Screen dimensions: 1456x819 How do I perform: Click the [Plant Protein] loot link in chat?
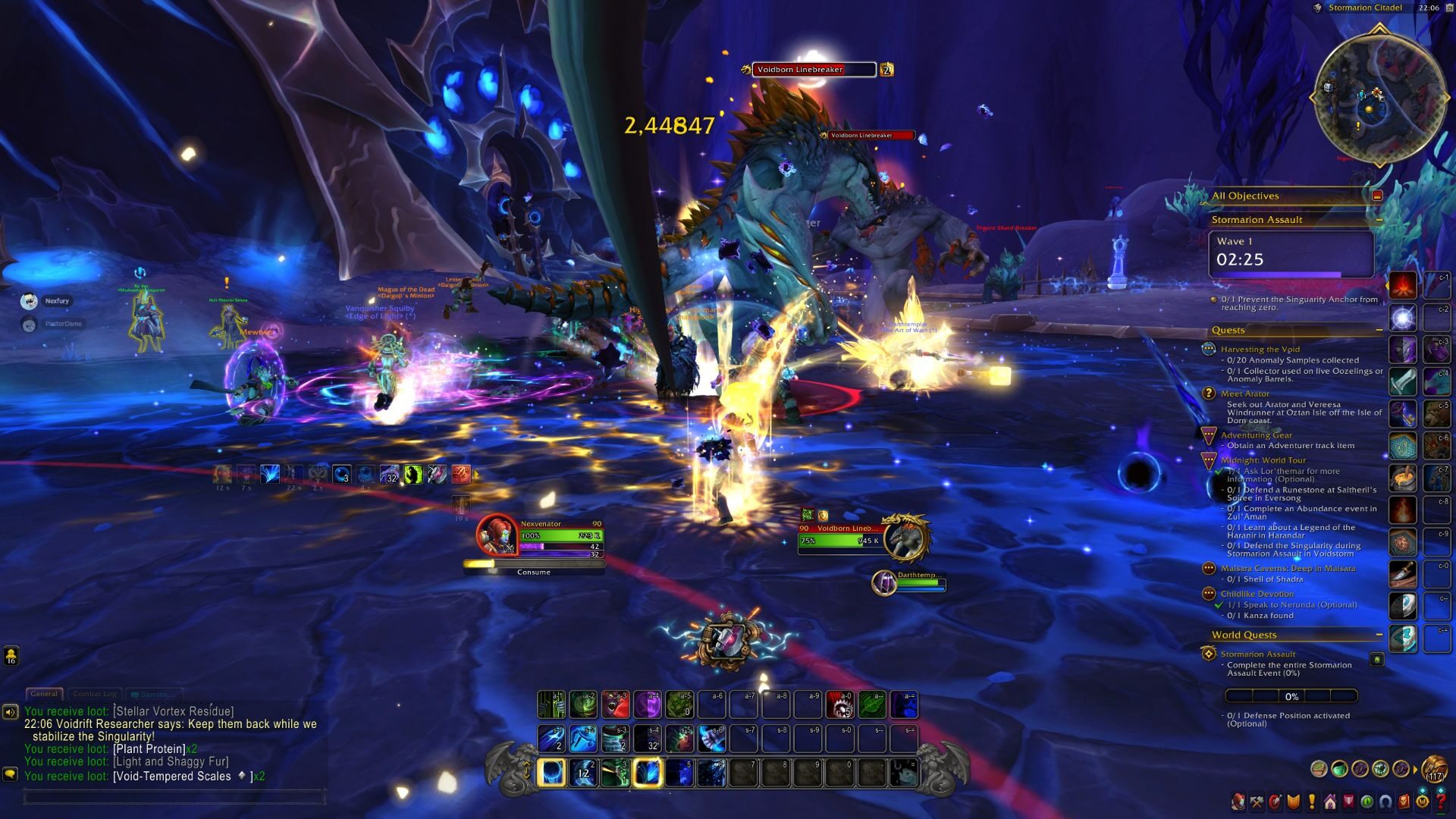[x=148, y=748]
